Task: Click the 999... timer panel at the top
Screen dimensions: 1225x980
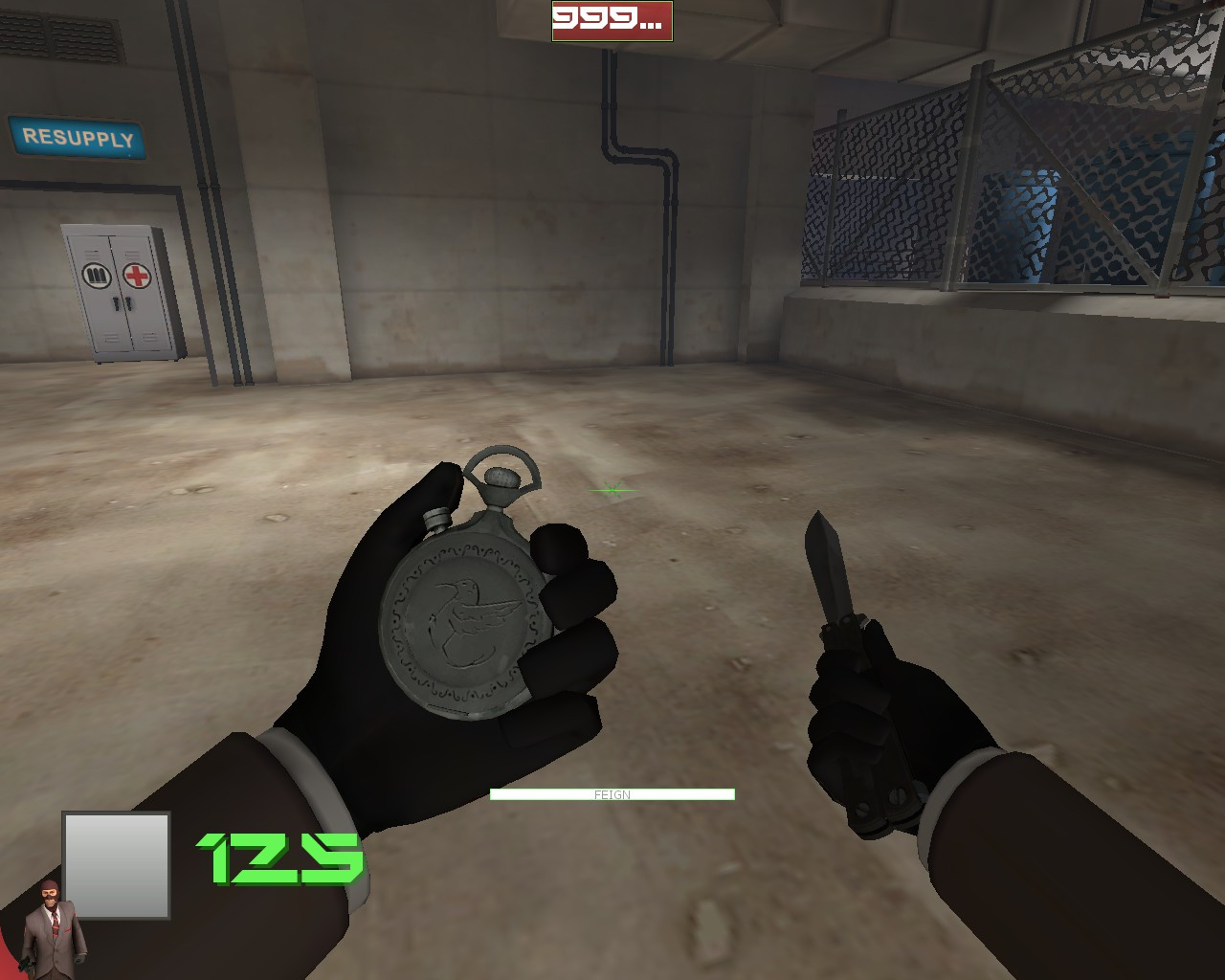Action: 612,21
